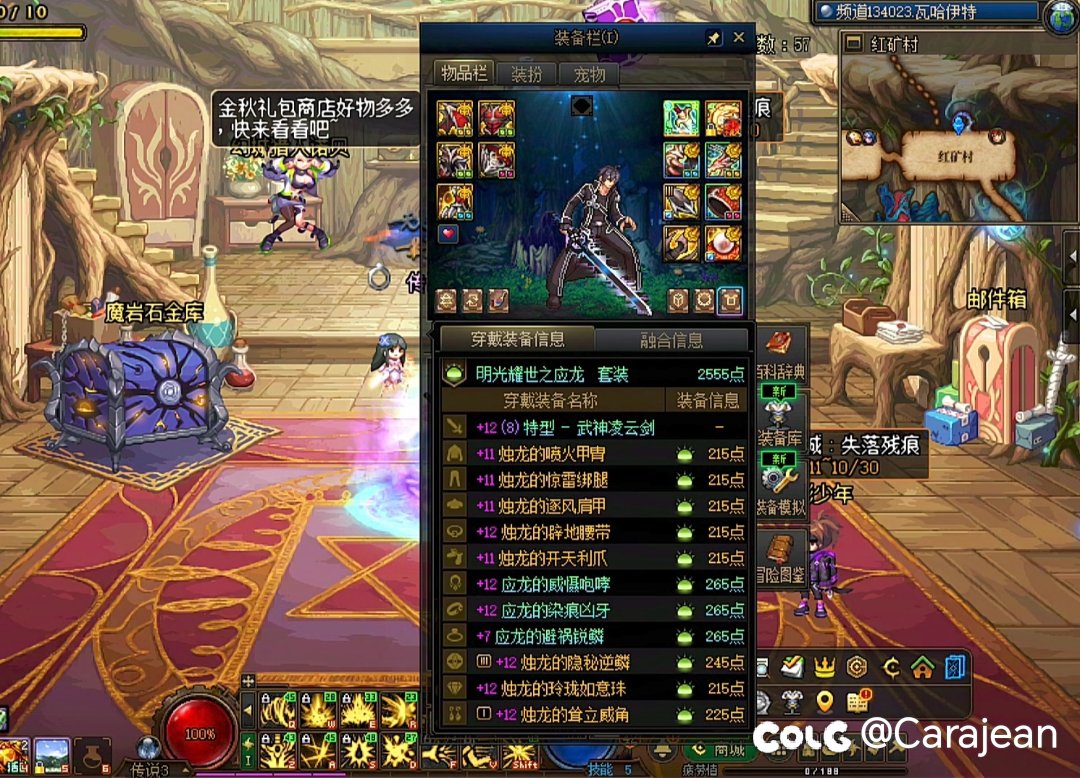Viewport: 1080px width, 778px height.
Task: Click the green house menu icon
Action: [922, 666]
